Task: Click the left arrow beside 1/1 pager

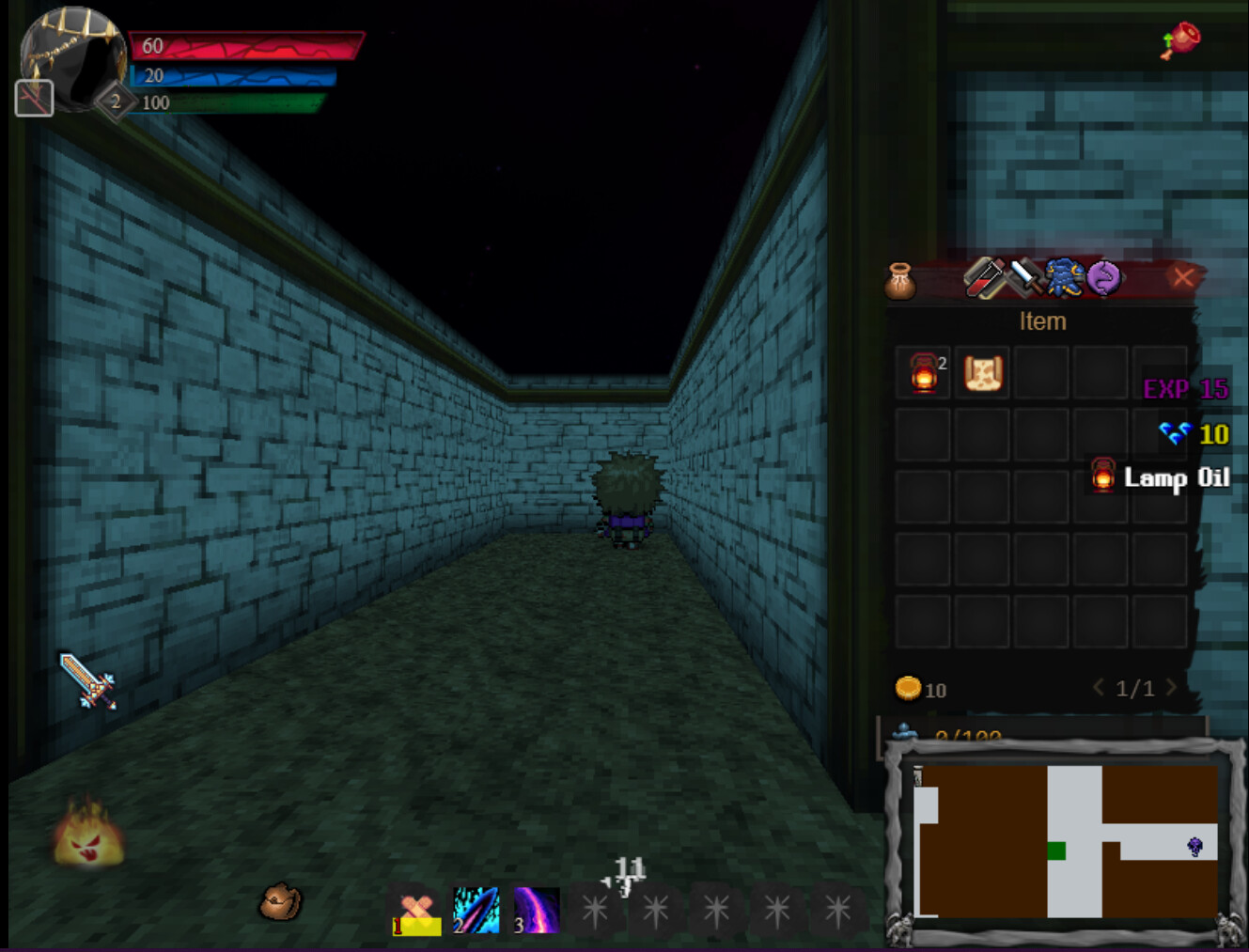Action: click(1099, 688)
